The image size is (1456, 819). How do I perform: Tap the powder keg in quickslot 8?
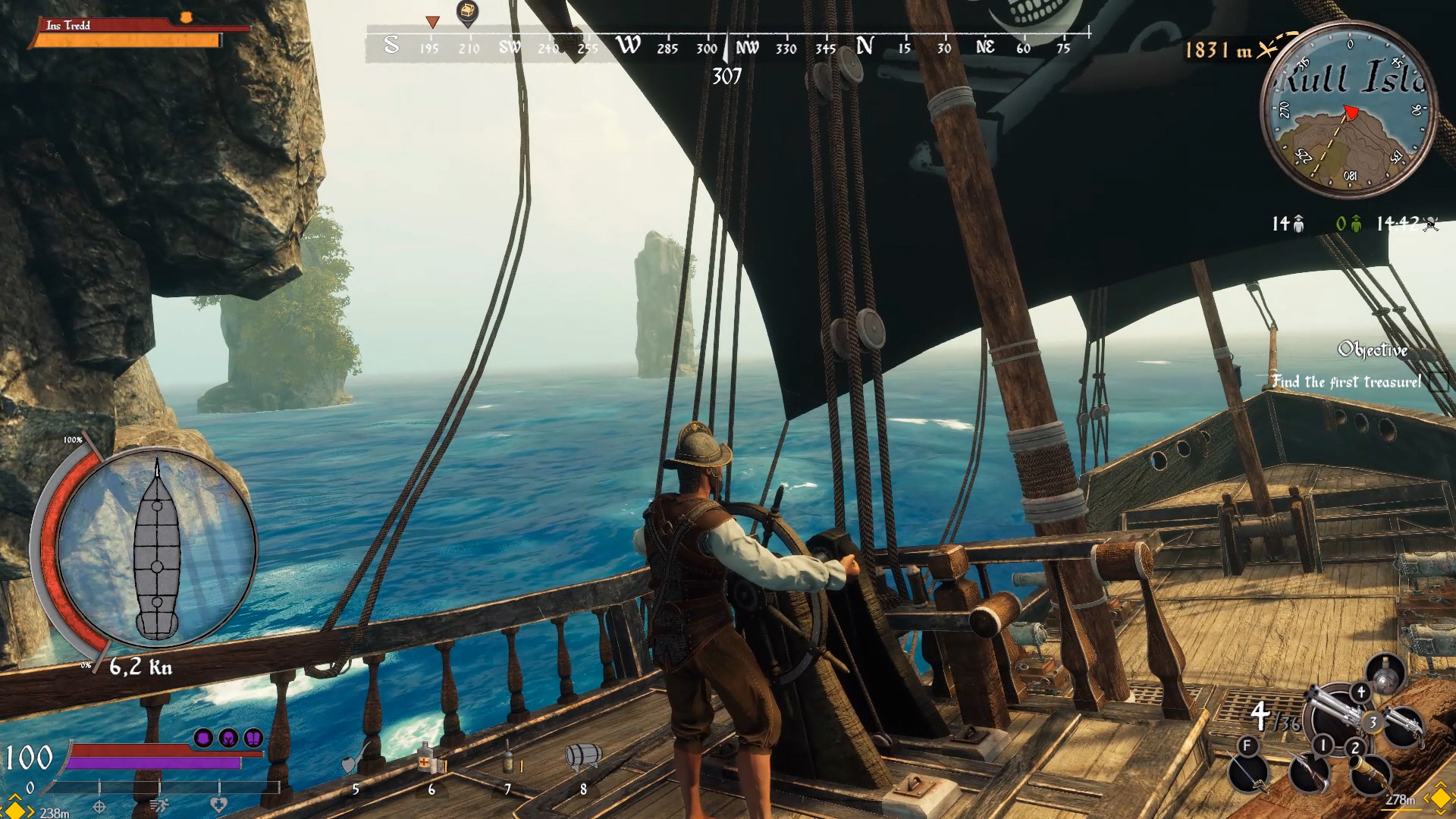[x=583, y=758]
